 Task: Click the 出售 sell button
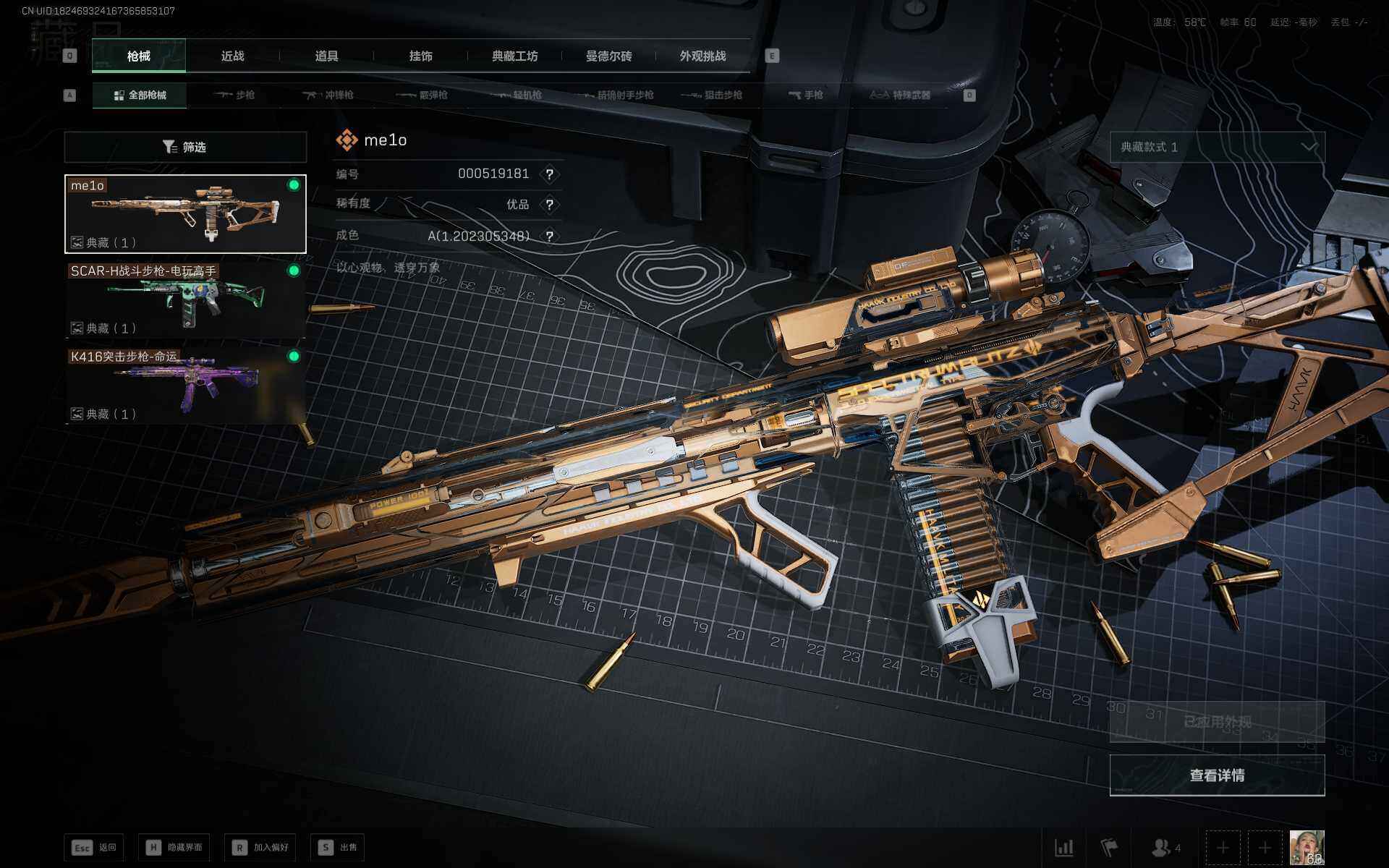pyautogui.click(x=338, y=847)
